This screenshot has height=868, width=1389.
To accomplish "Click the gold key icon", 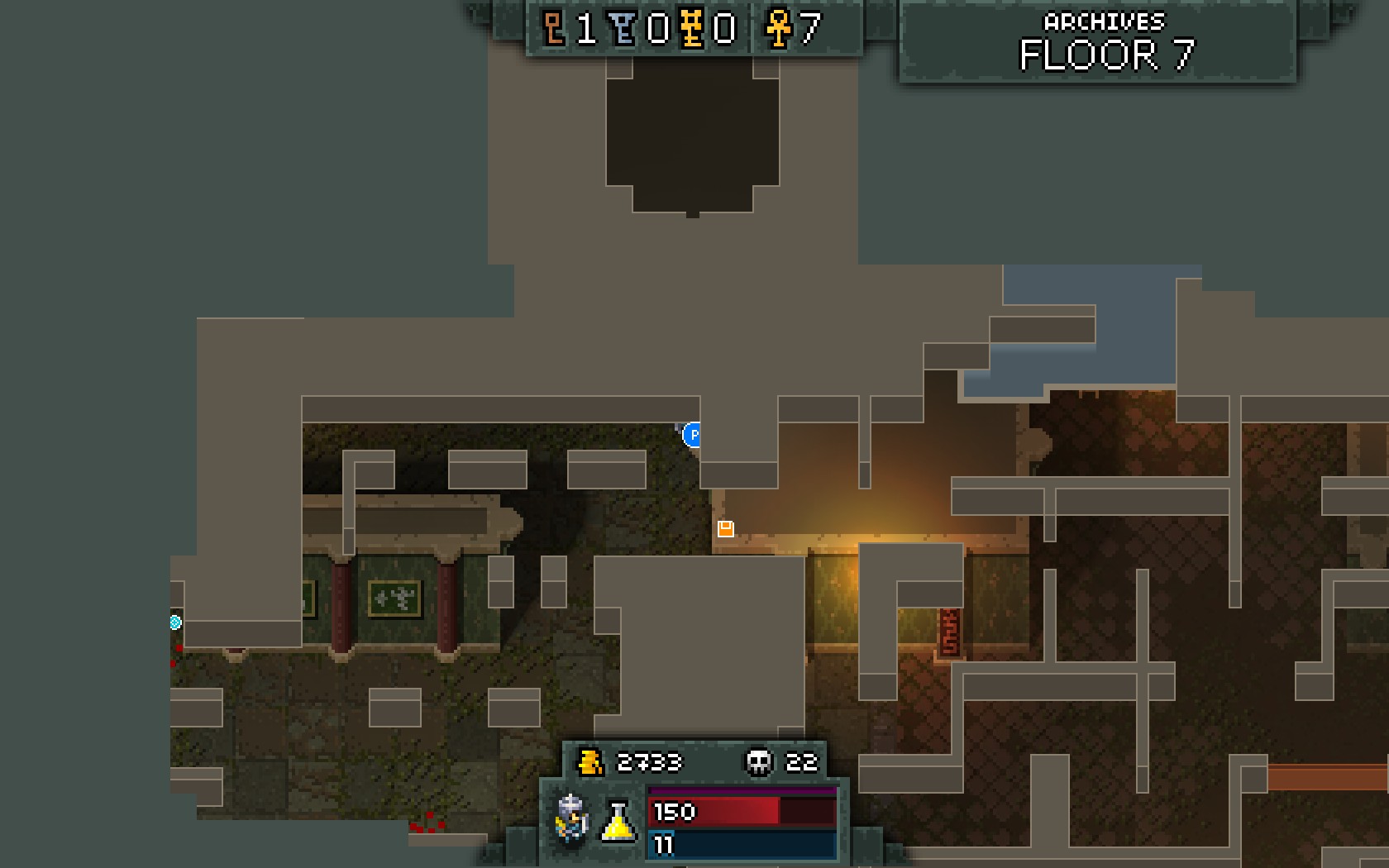I will 692,29.
